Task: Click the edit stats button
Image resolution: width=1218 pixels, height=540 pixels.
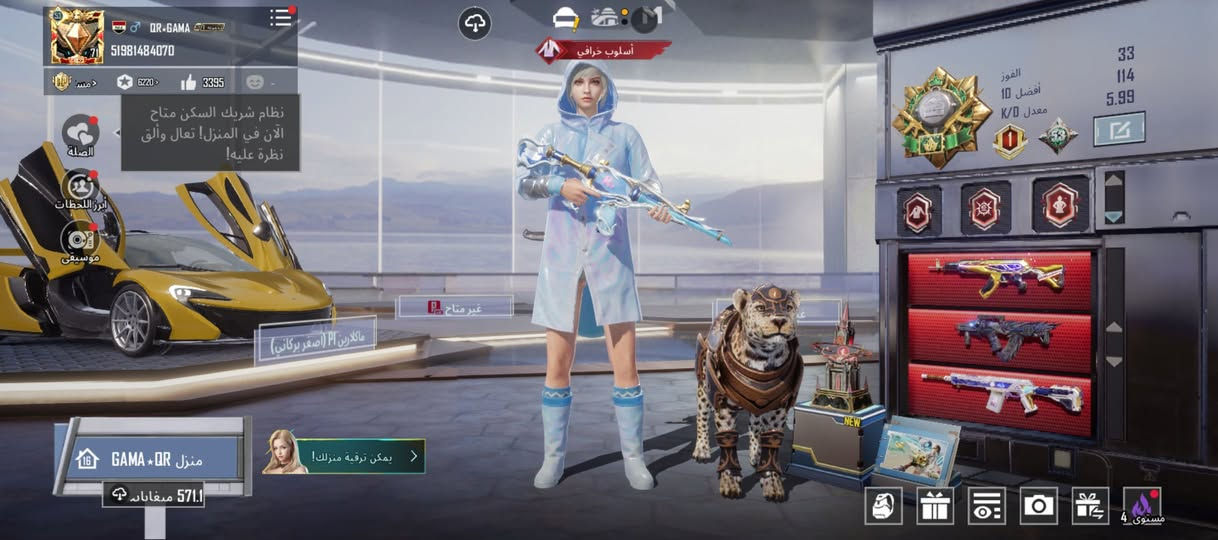Action: click(1119, 128)
